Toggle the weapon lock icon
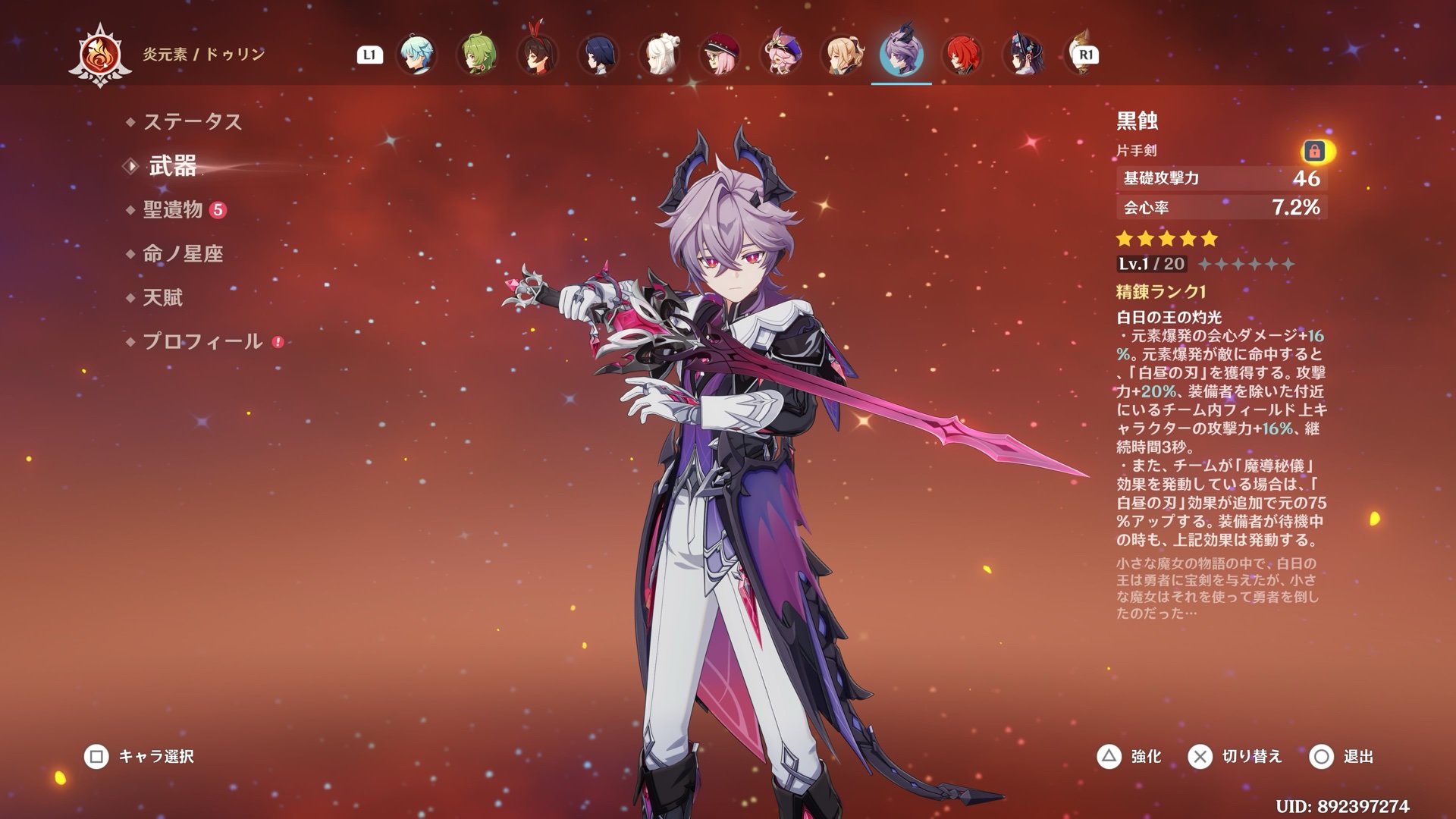Screen dimensions: 1456x819 tap(1314, 152)
